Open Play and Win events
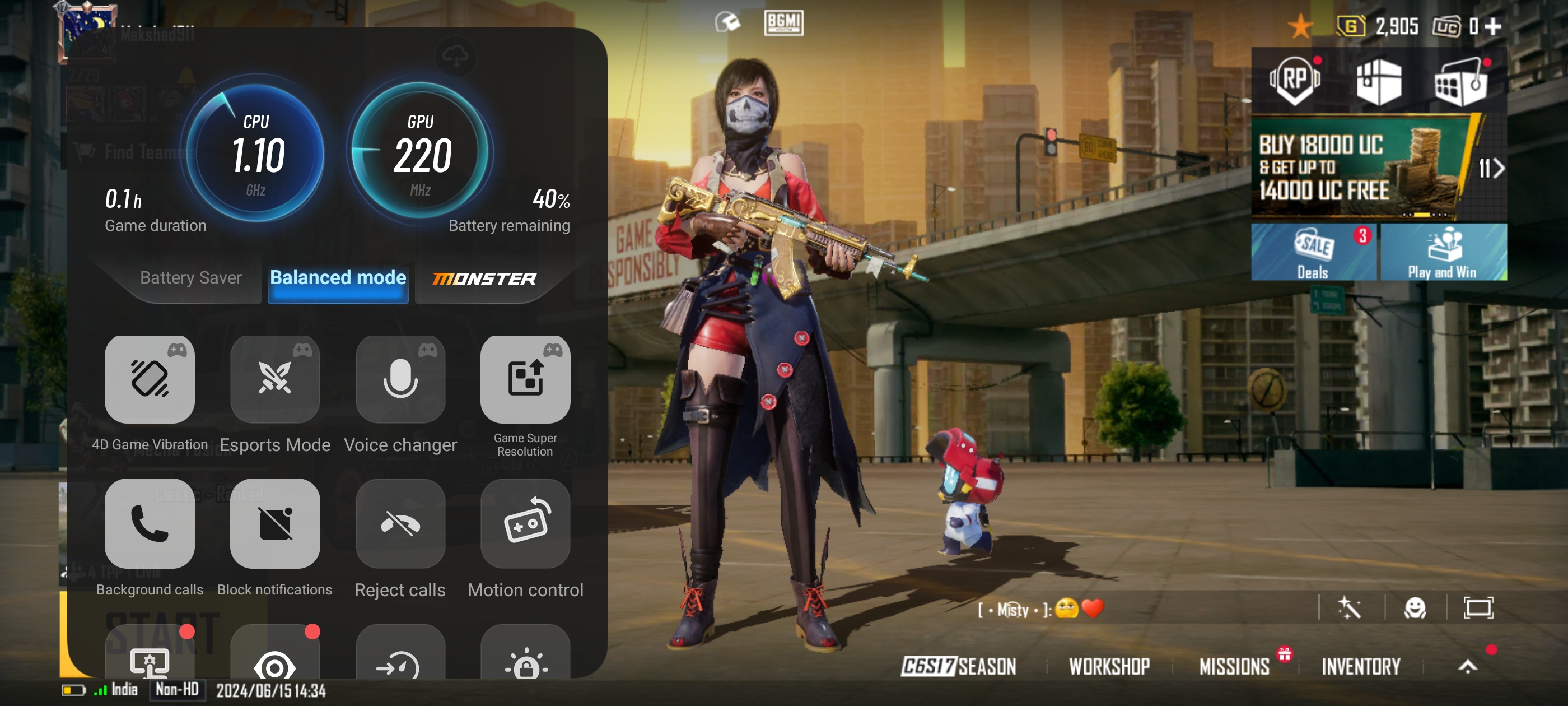1568x706 pixels. pyautogui.click(x=1443, y=252)
